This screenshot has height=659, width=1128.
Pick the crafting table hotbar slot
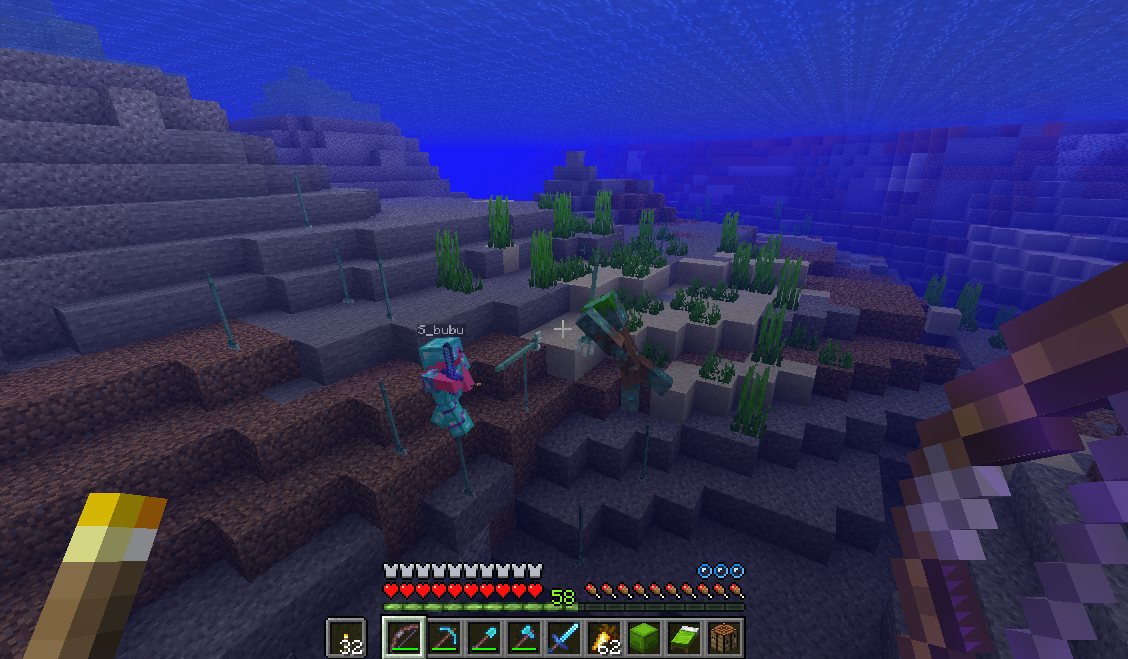point(723,637)
